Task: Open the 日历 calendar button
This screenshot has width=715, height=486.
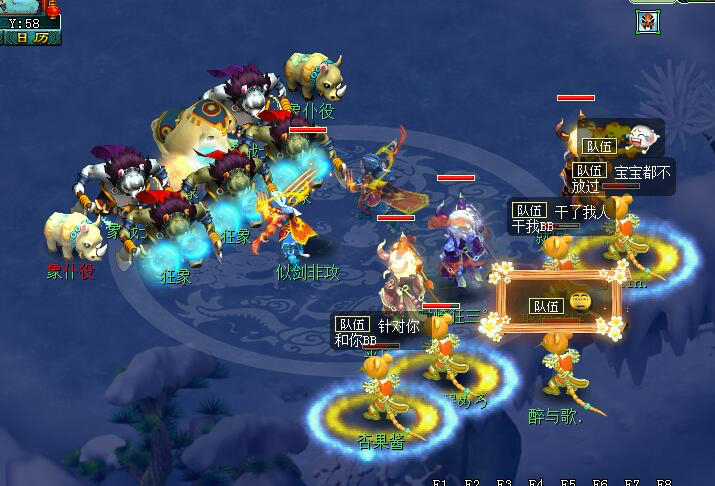Action: (x=31, y=38)
